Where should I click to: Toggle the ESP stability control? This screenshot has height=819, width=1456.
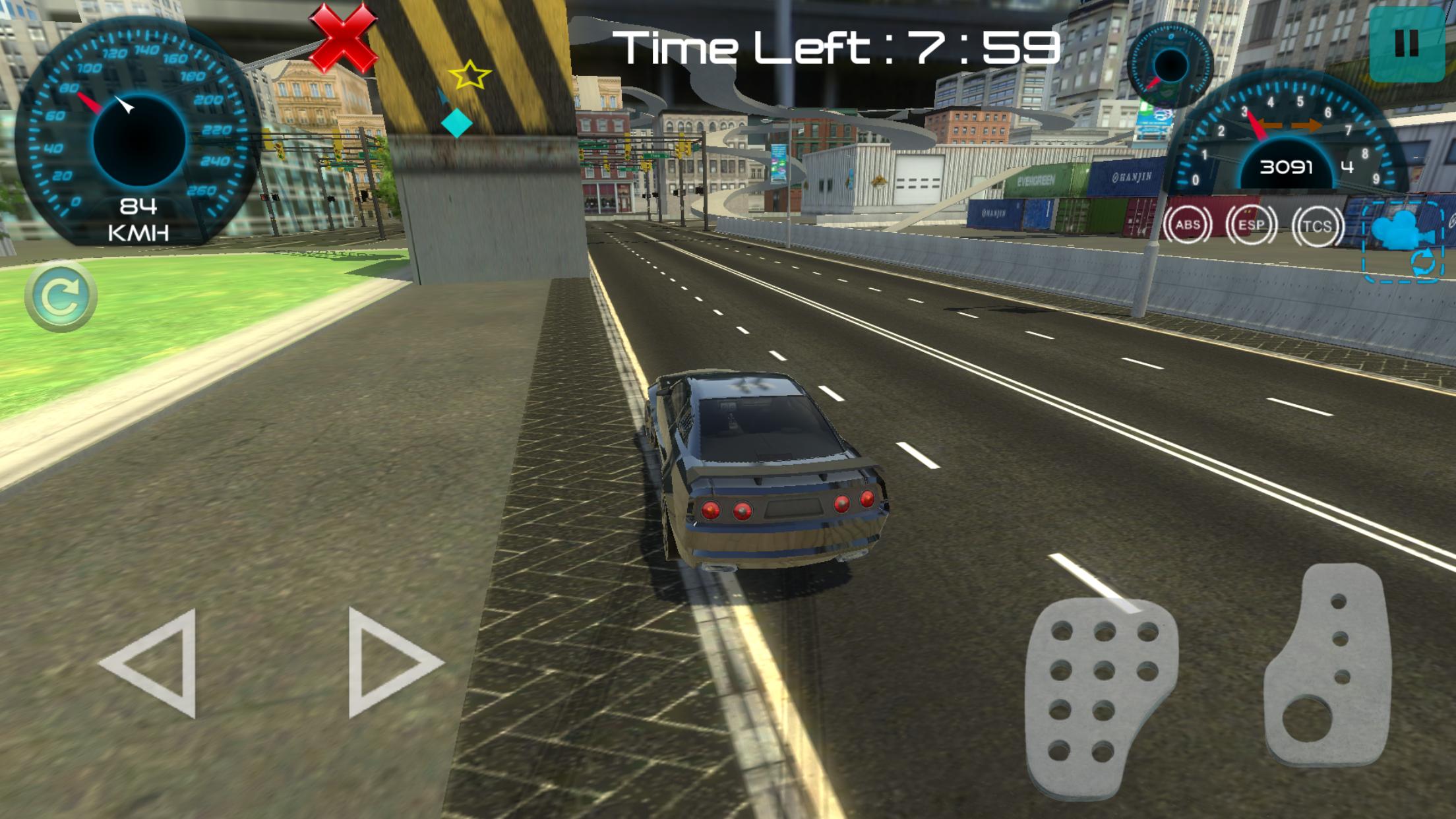coord(1253,224)
